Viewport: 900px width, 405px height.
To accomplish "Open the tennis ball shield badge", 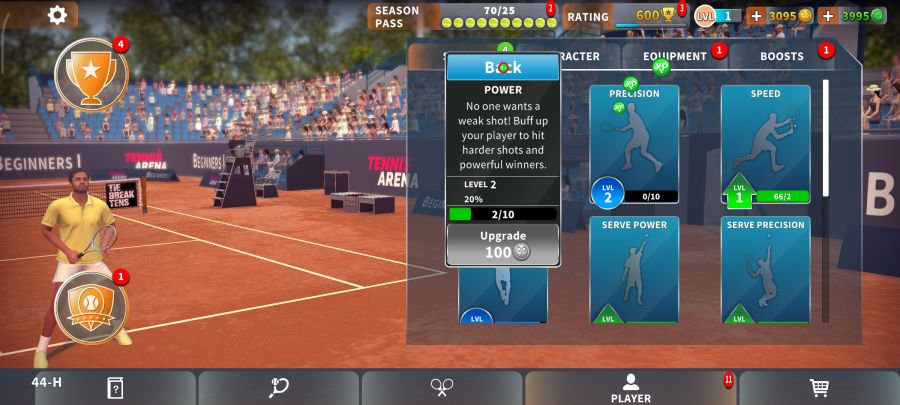I will click(90, 306).
